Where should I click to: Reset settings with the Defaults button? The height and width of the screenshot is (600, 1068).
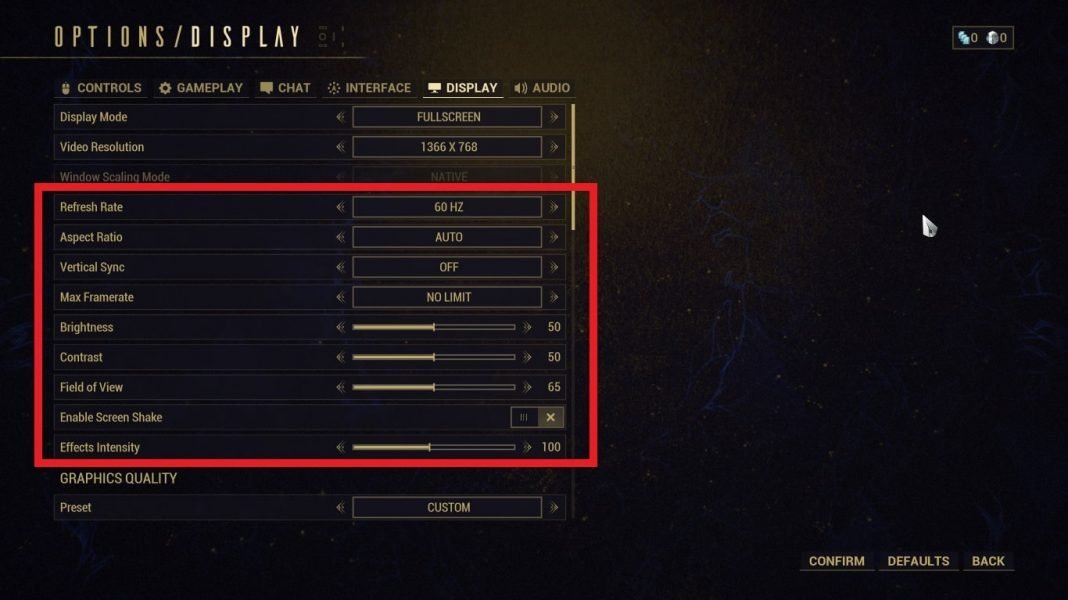pos(918,561)
